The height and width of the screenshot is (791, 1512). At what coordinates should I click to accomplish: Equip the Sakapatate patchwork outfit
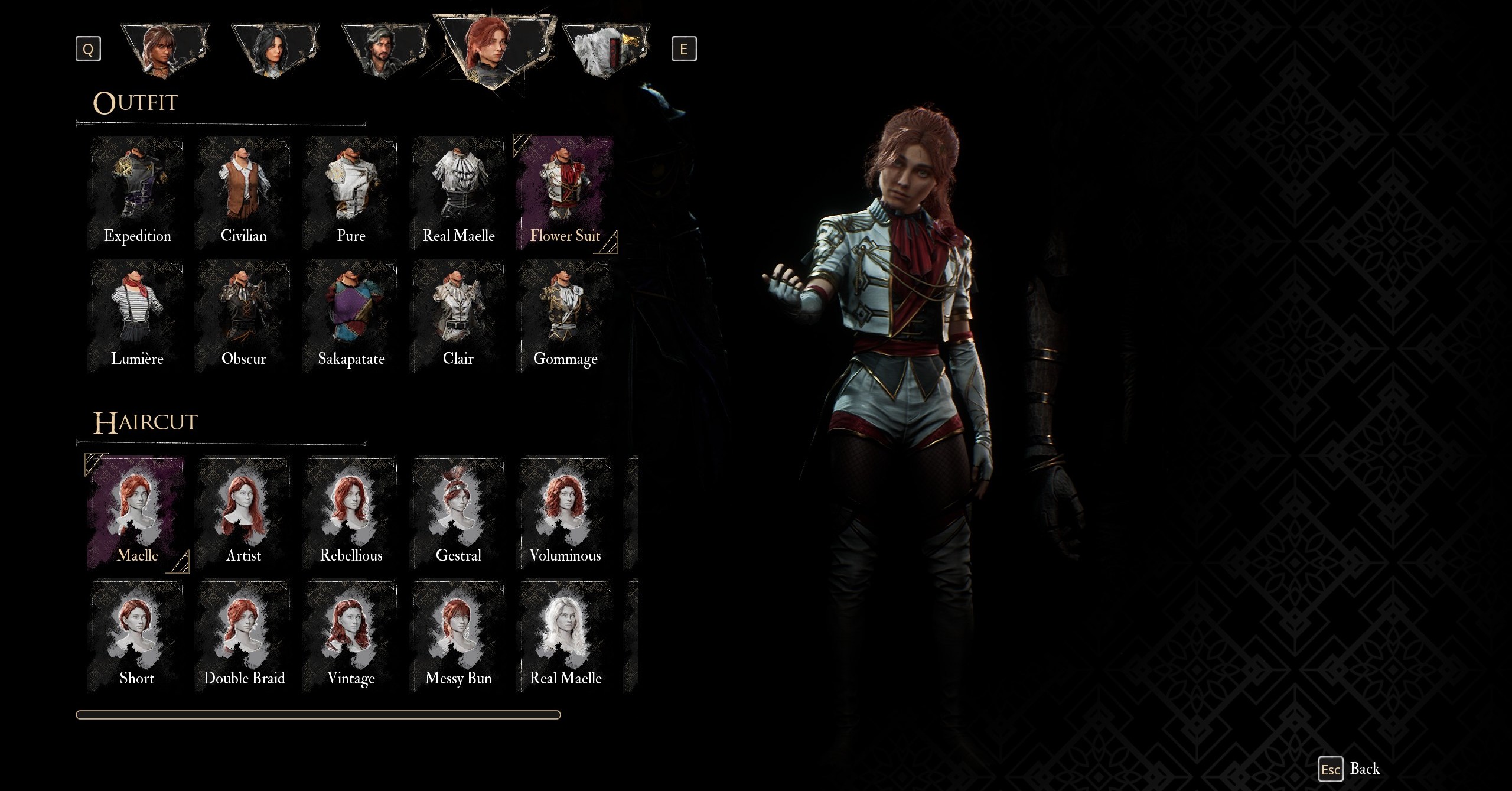point(351,316)
